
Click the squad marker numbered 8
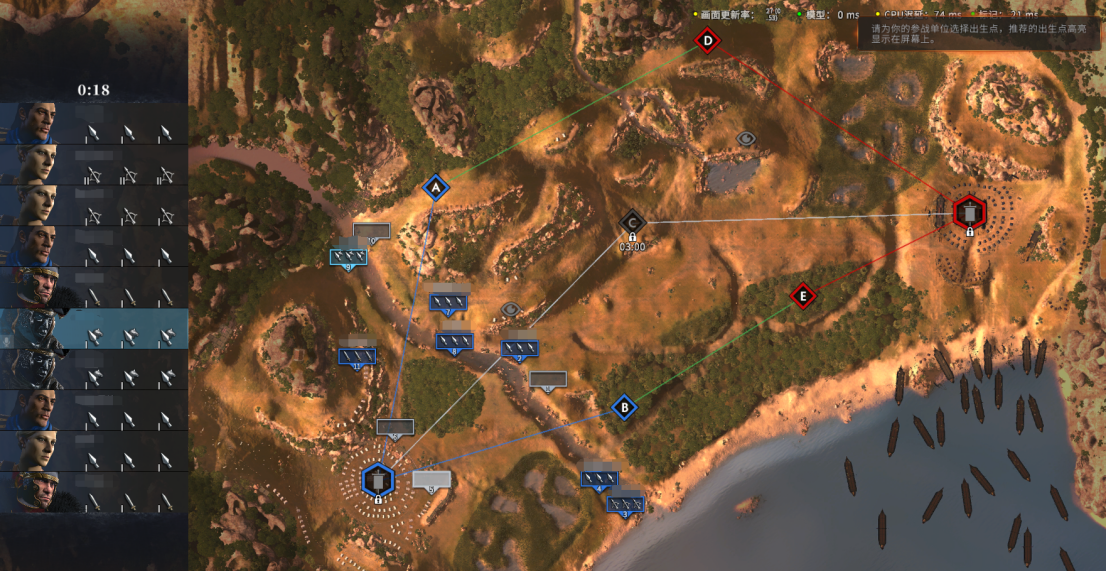tap(455, 342)
